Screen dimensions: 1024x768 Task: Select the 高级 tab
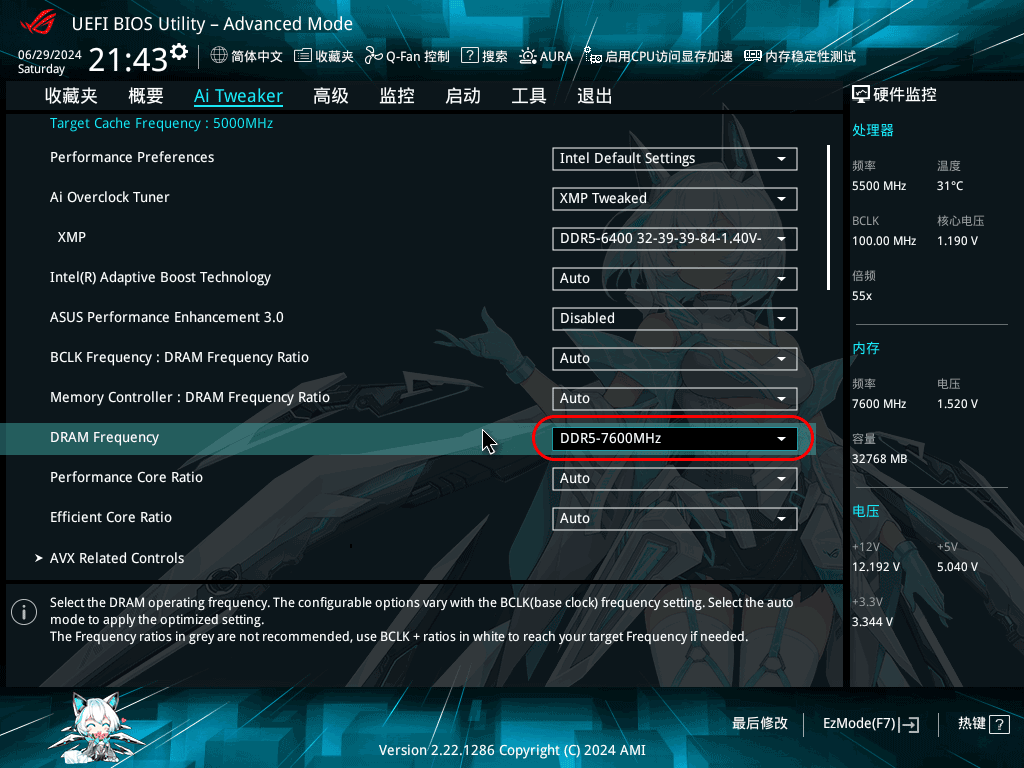coord(331,96)
